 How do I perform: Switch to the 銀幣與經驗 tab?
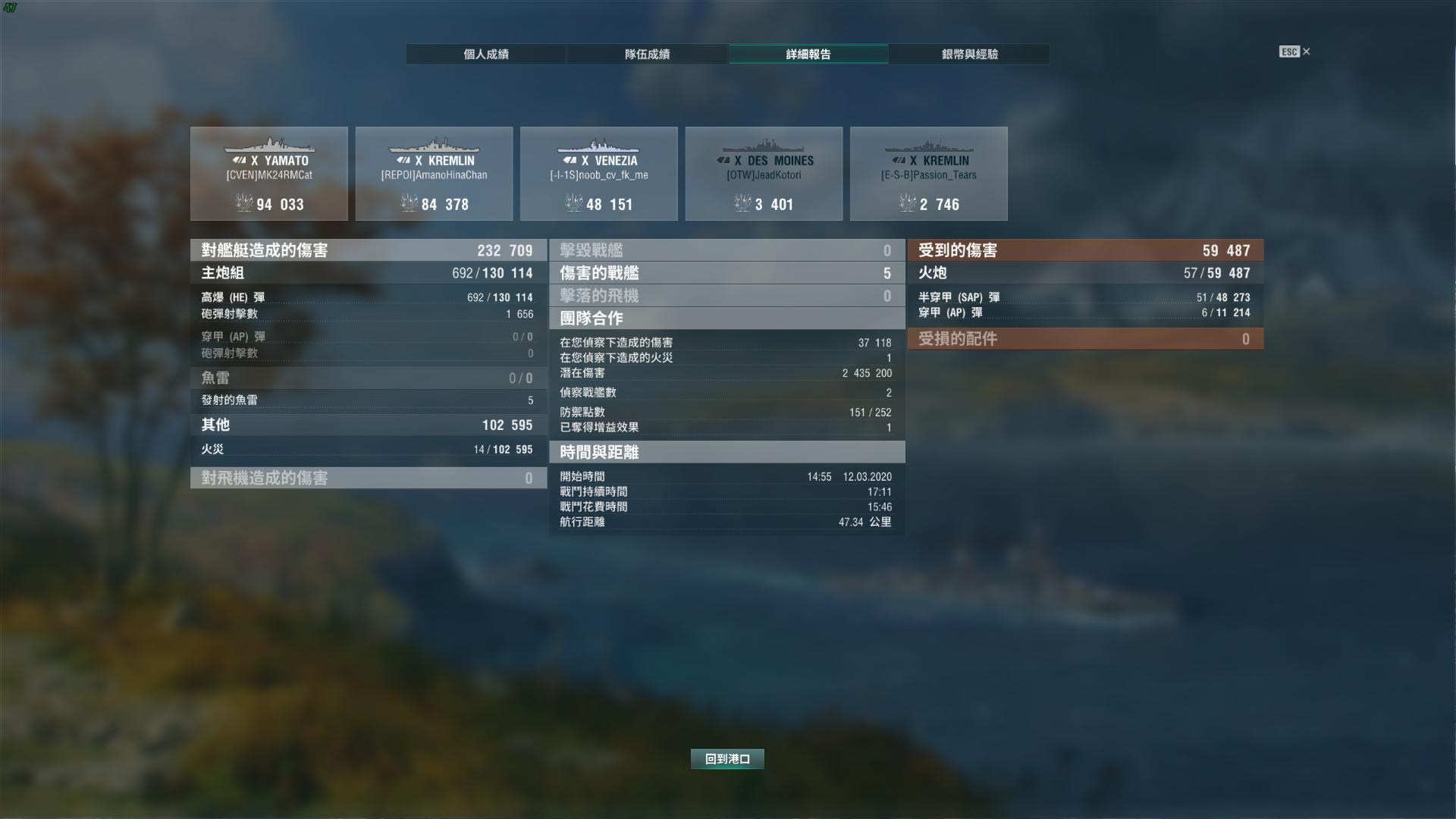970,54
